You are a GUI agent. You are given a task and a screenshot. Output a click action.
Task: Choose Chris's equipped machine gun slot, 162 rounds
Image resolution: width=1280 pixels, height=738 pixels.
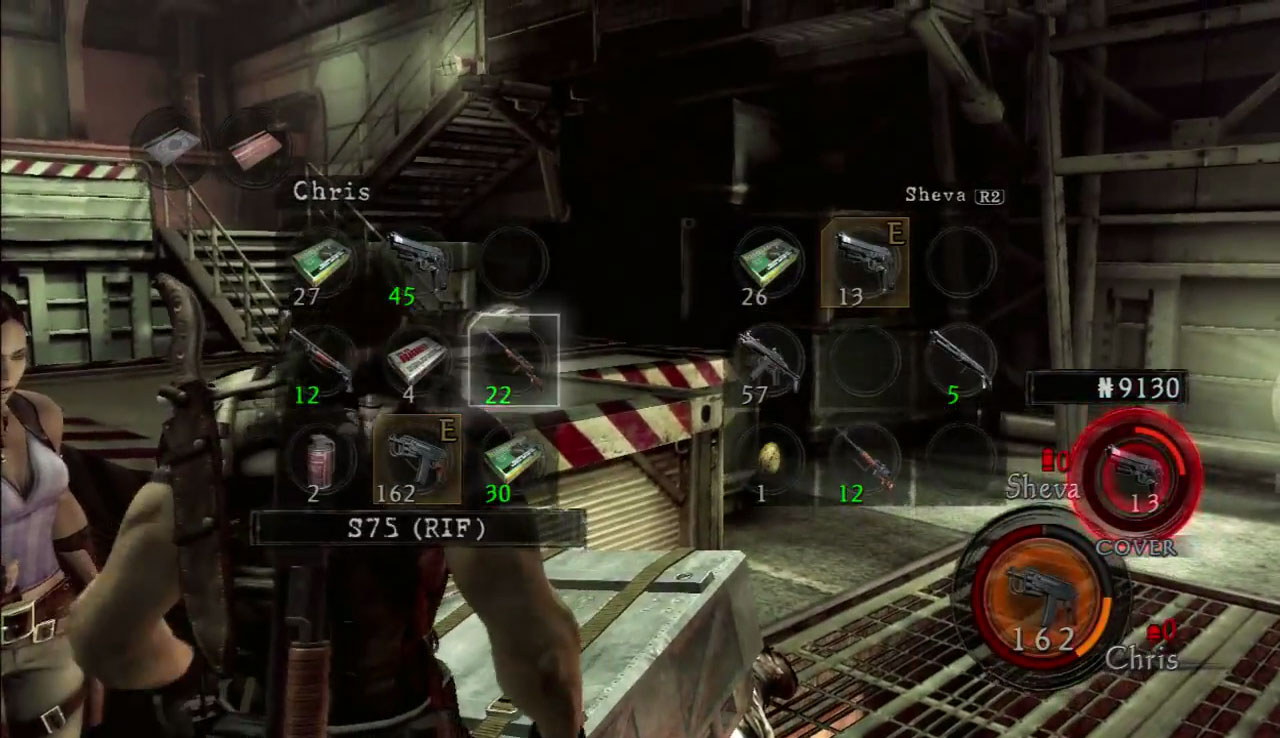tap(417, 458)
